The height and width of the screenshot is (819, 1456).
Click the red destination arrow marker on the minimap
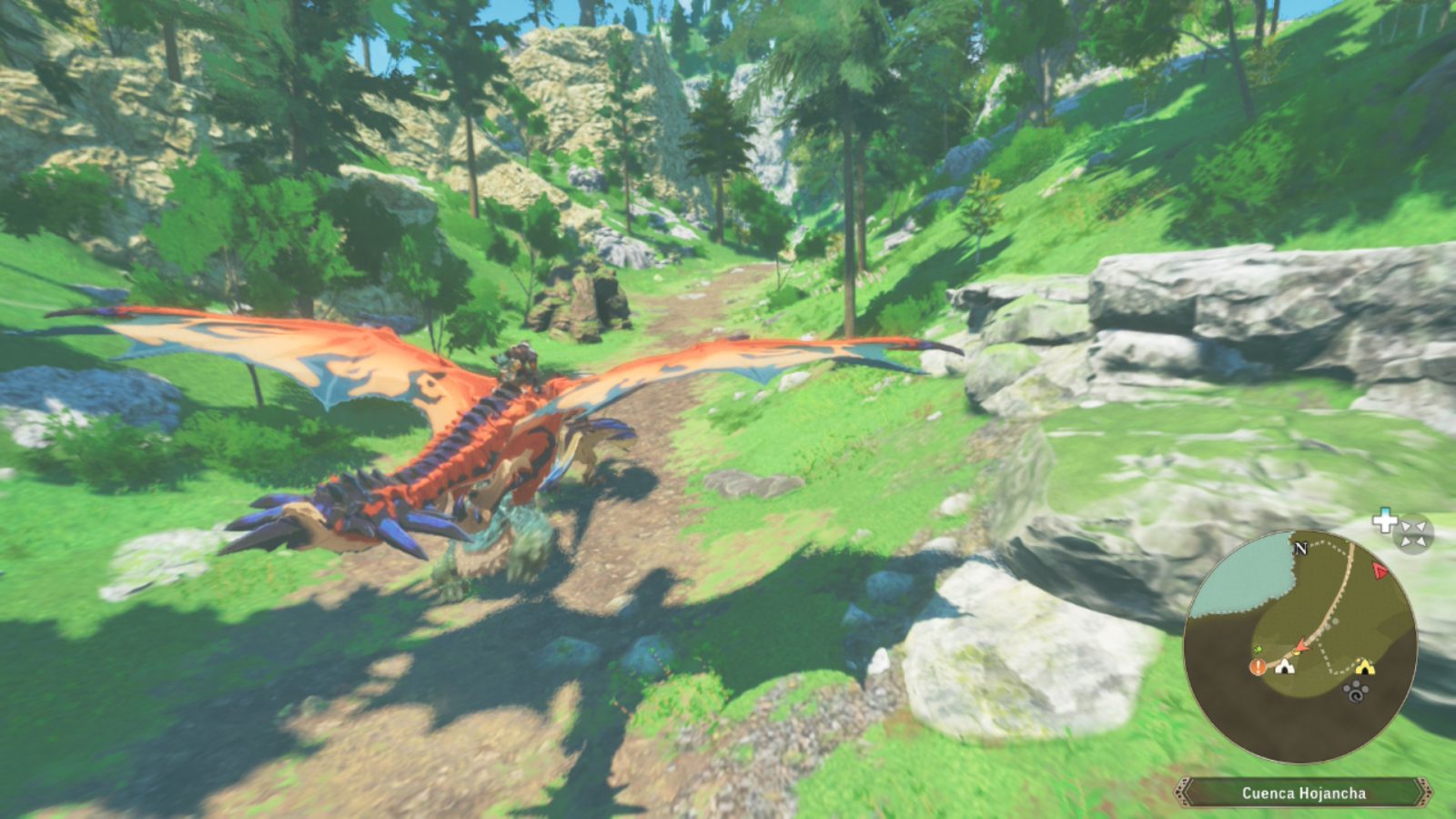(1380, 573)
